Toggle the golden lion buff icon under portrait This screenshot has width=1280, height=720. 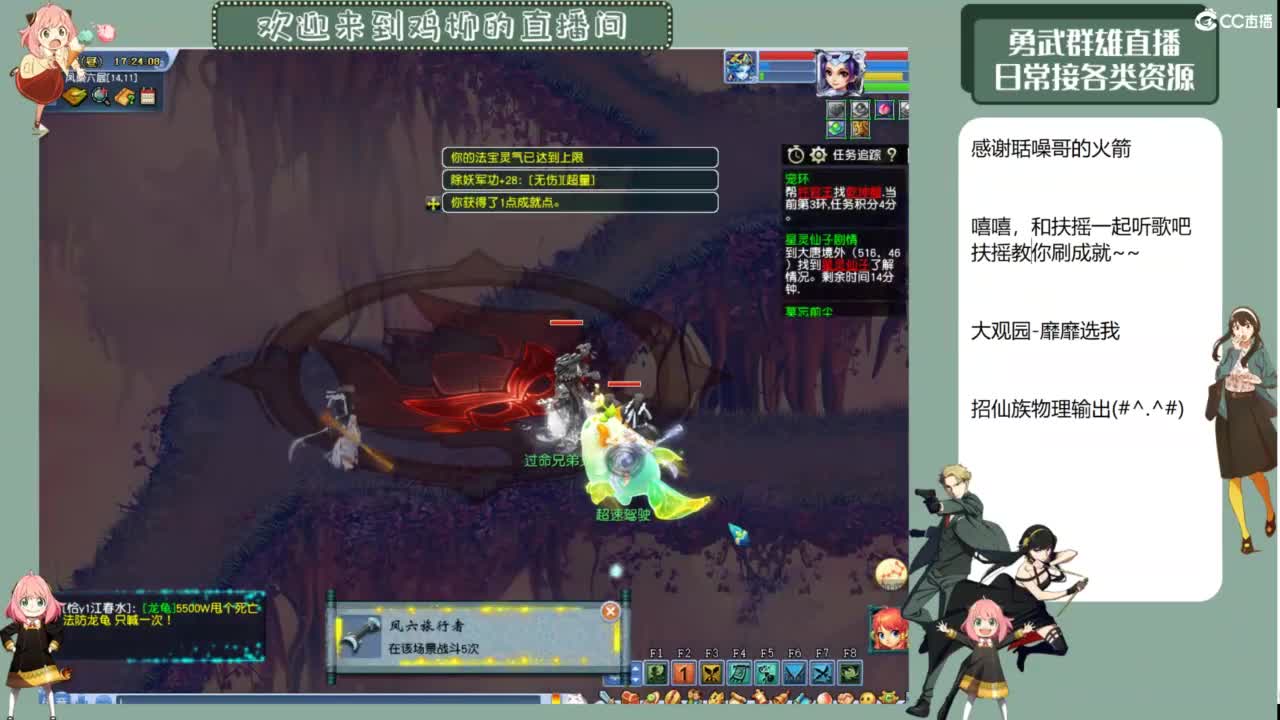(860, 128)
